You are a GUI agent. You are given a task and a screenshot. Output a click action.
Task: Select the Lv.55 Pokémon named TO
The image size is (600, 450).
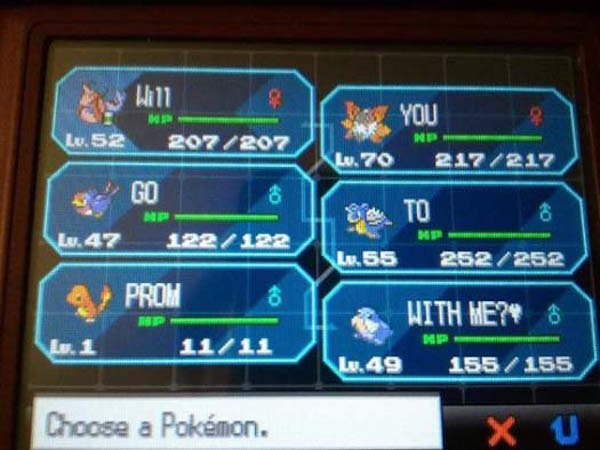click(452, 228)
